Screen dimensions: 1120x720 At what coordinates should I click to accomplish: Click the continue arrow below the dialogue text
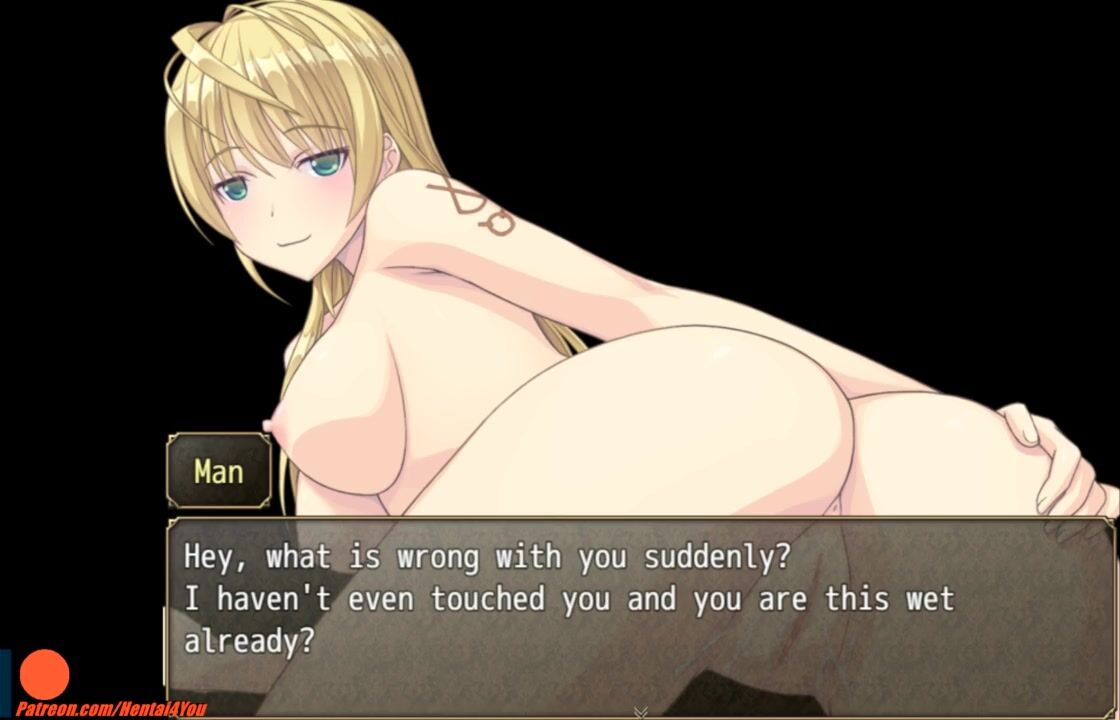click(640, 712)
